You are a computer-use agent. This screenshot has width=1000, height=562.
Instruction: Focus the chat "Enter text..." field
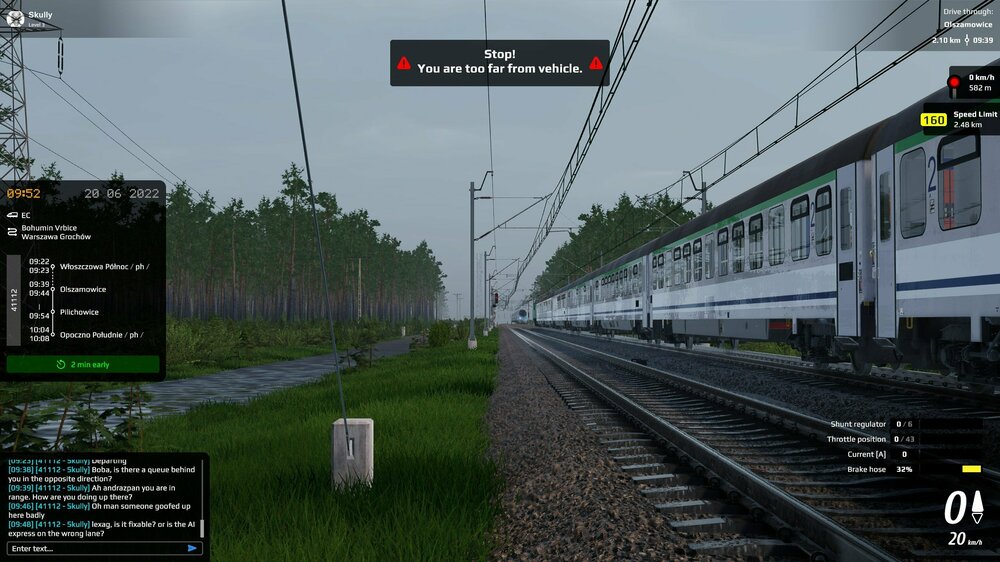click(x=95, y=548)
